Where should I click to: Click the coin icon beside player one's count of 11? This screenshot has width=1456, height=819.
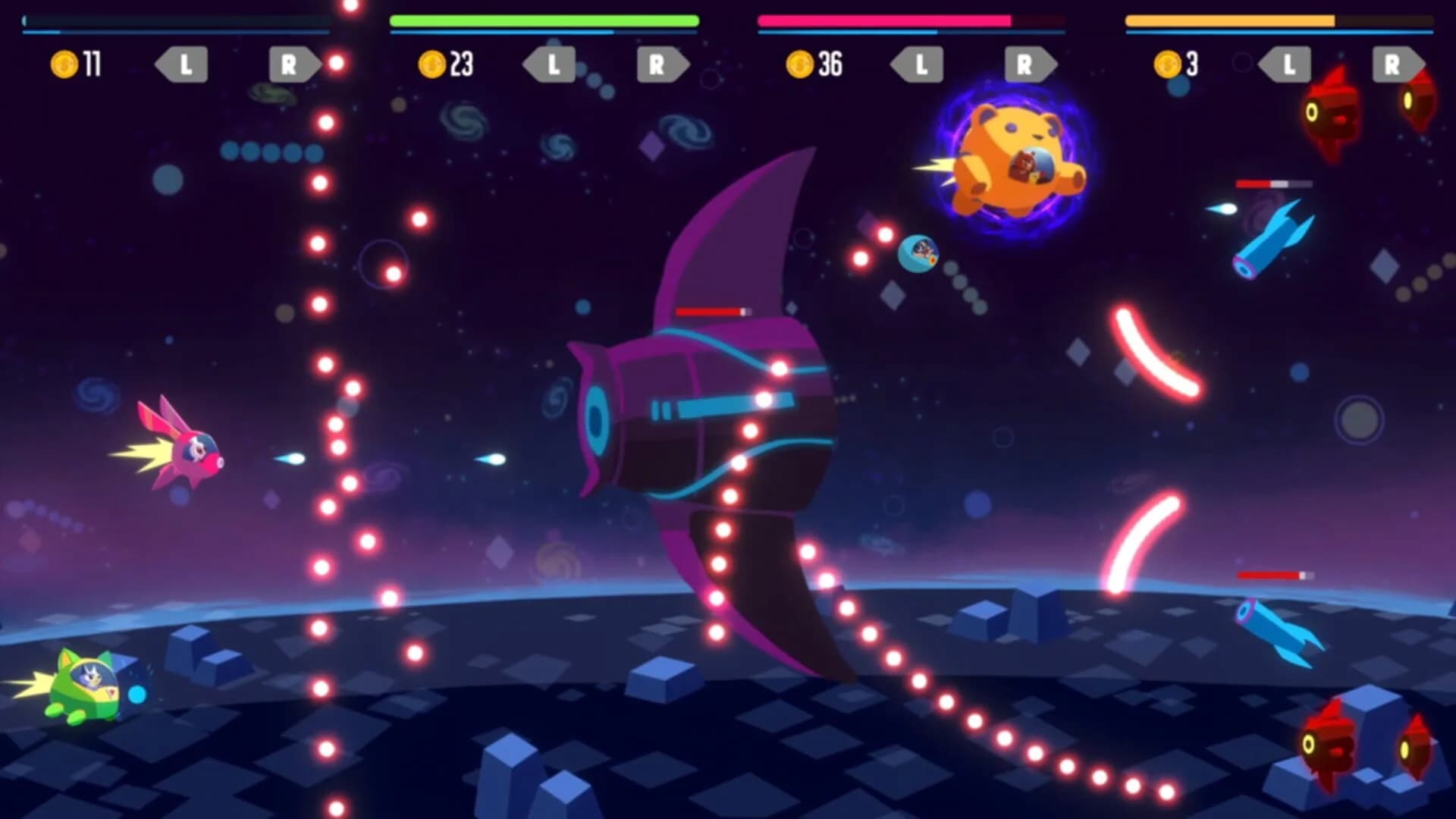(x=64, y=64)
